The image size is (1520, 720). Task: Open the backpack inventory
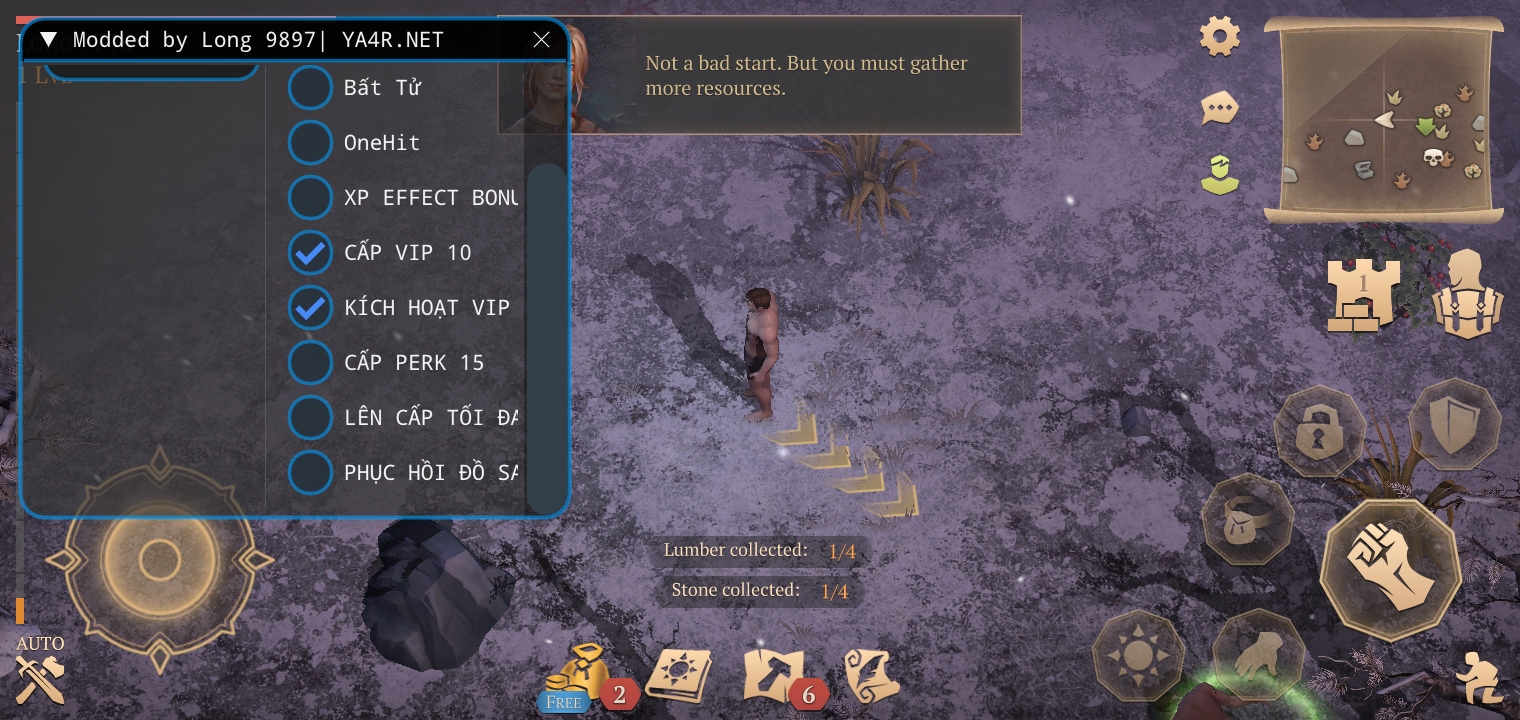(1468, 293)
